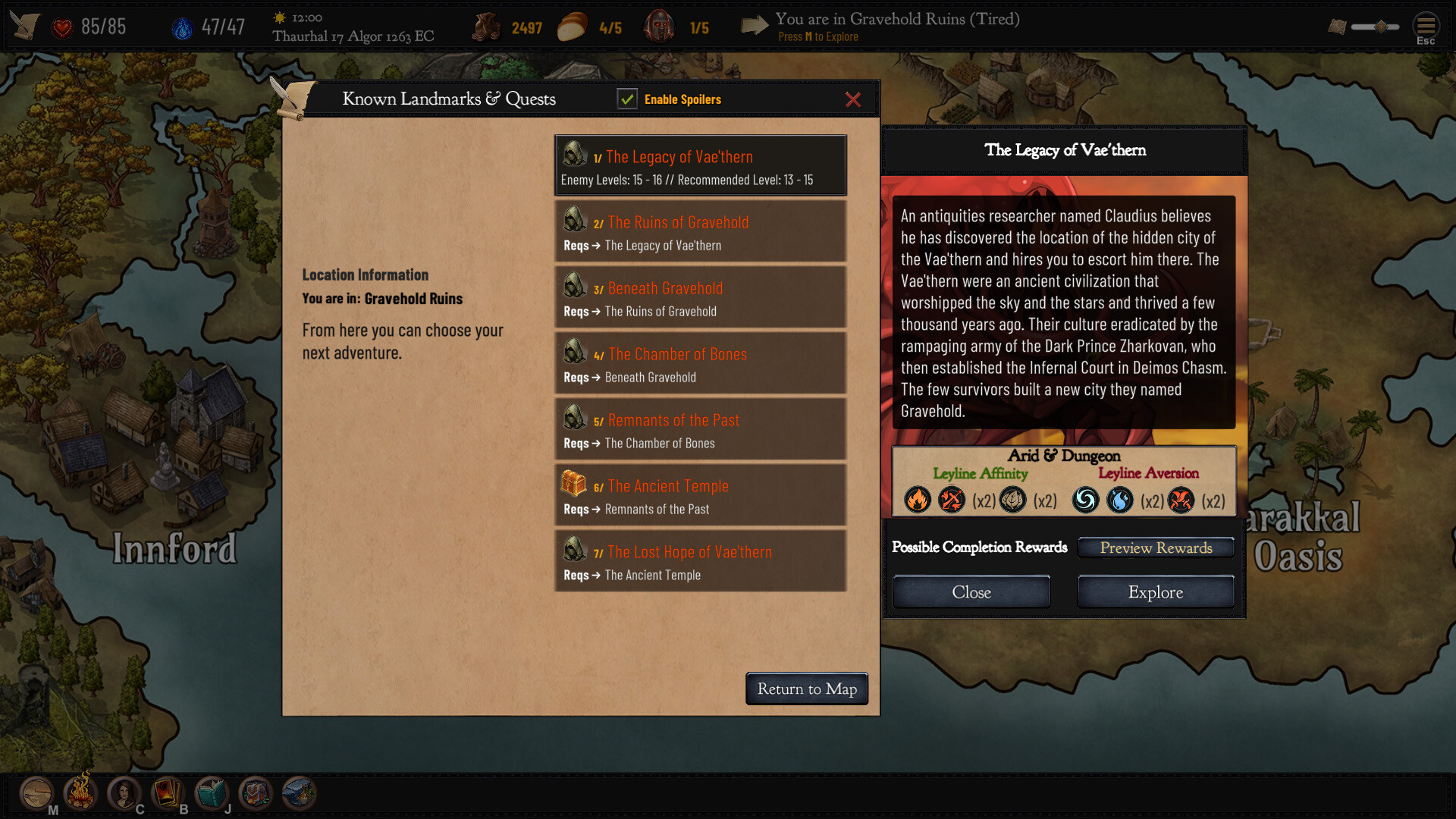The height and width of the screenshot is (819, 1456).
Task: Toggle the Enable Spoilers checkbox
Action: (627, 99)
